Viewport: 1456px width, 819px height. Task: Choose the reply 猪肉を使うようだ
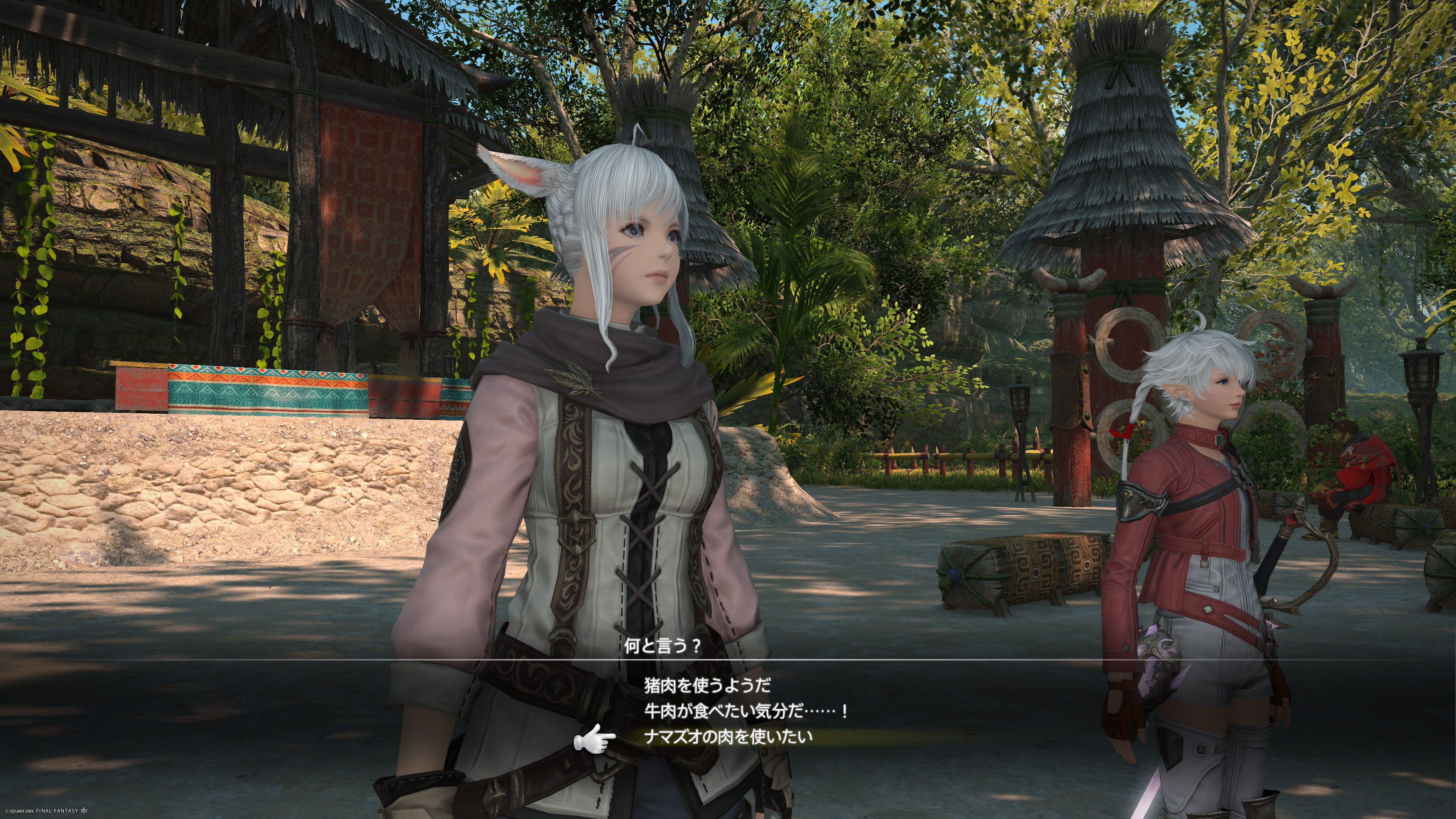coord(707,686)
